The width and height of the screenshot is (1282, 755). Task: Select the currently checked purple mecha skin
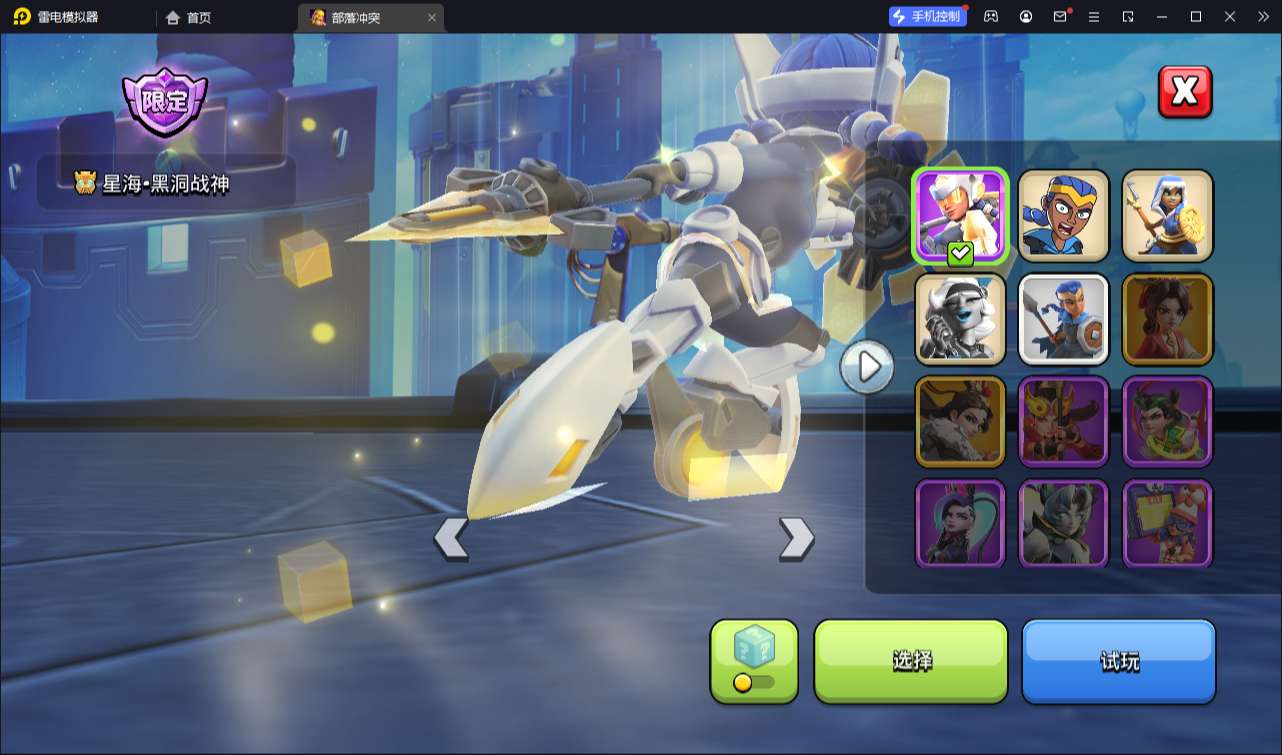pos(960,216)
